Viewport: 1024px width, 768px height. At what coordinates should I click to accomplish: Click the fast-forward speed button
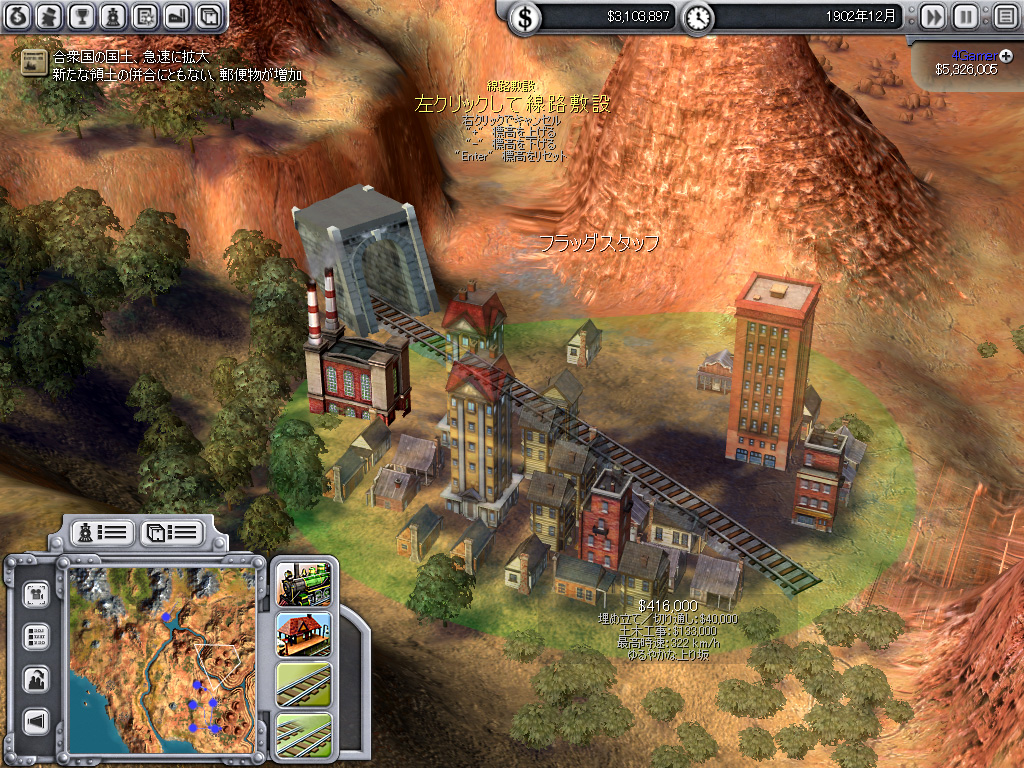pyautogui.click(x=932, y=16)
